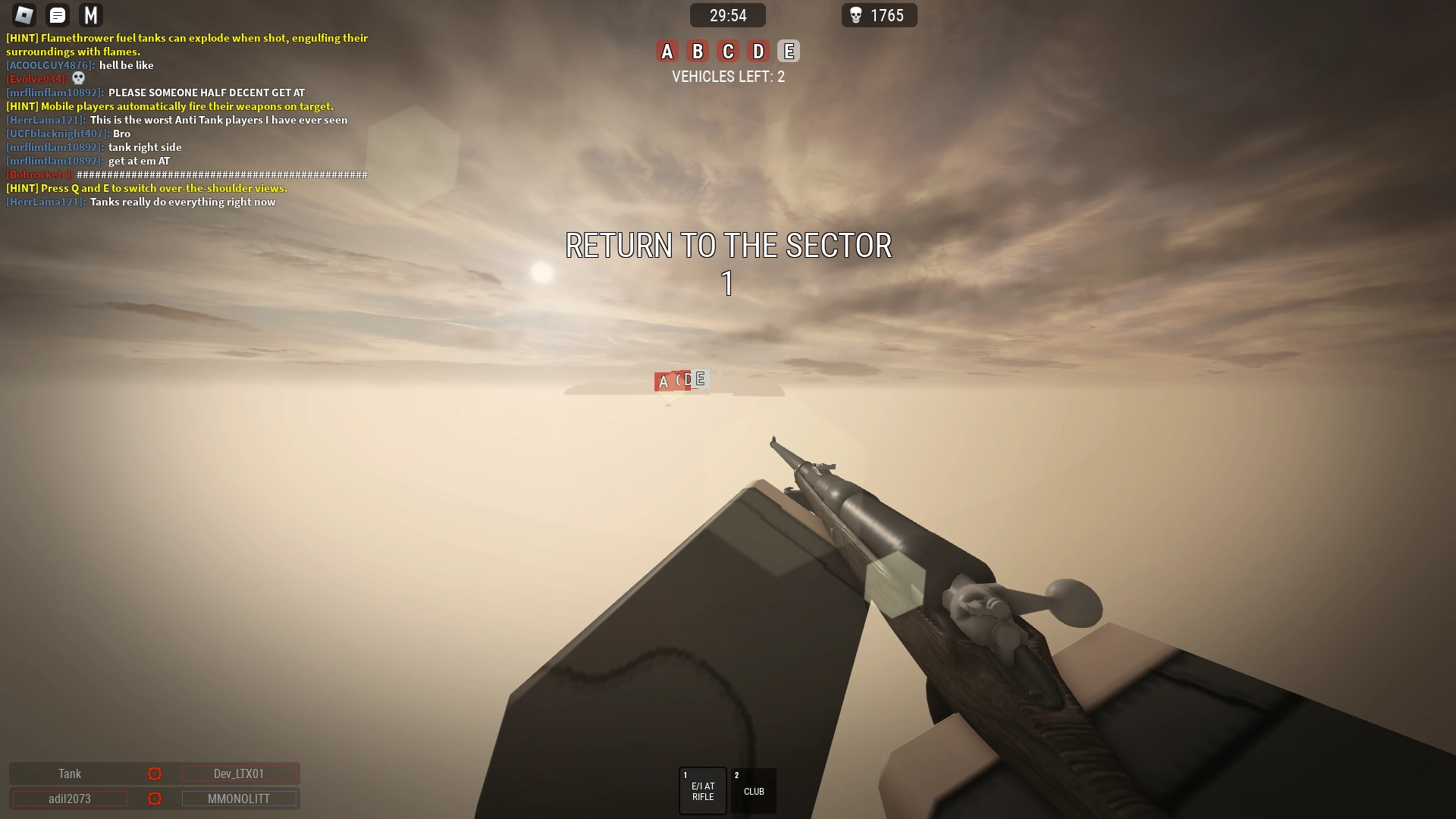Click the Tank kill-feed entry for Dev_LTX01
Viewport: 1456px width, 819px height.
(69, 773)
